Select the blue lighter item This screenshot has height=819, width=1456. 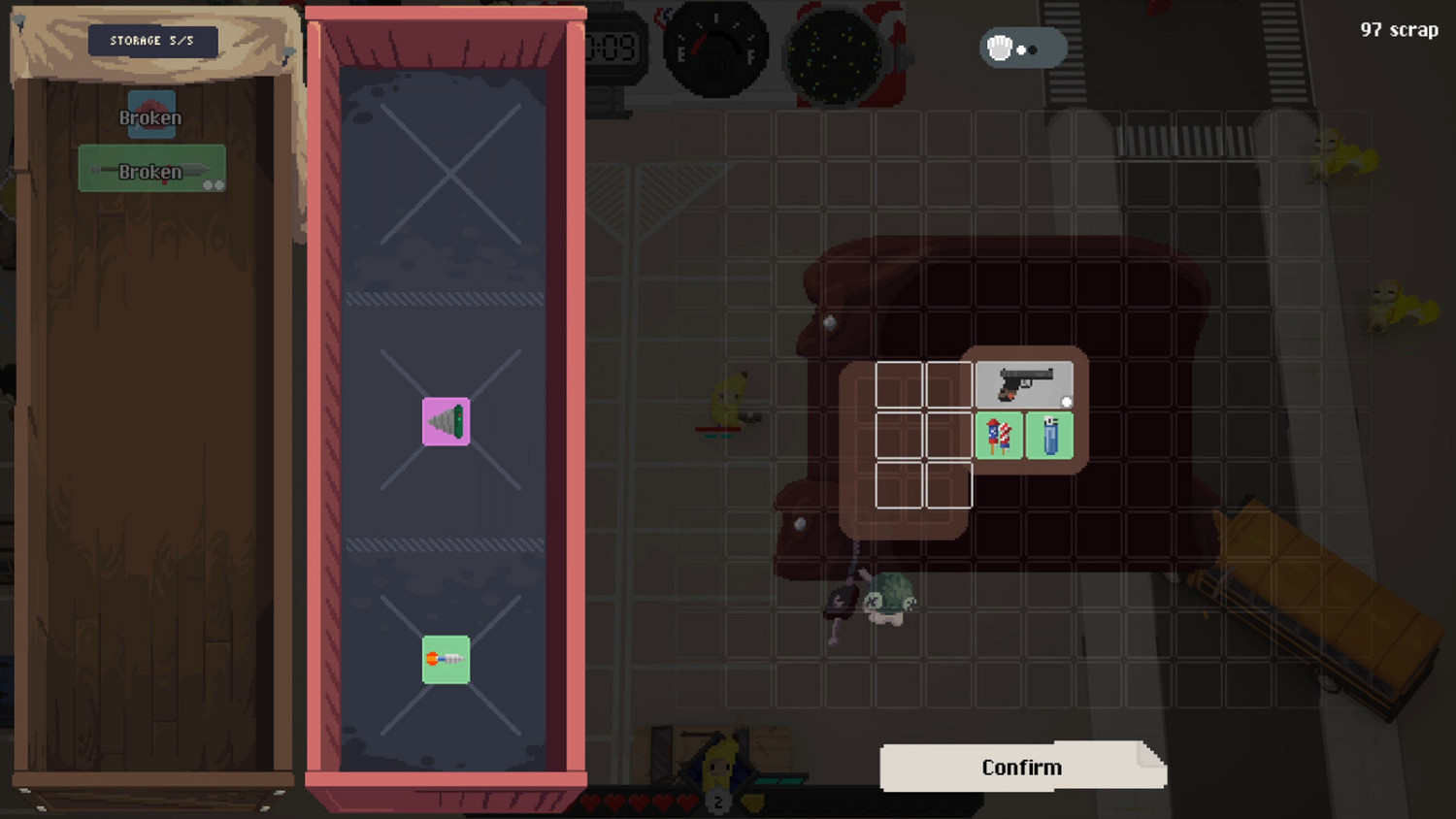(1050, 436)
